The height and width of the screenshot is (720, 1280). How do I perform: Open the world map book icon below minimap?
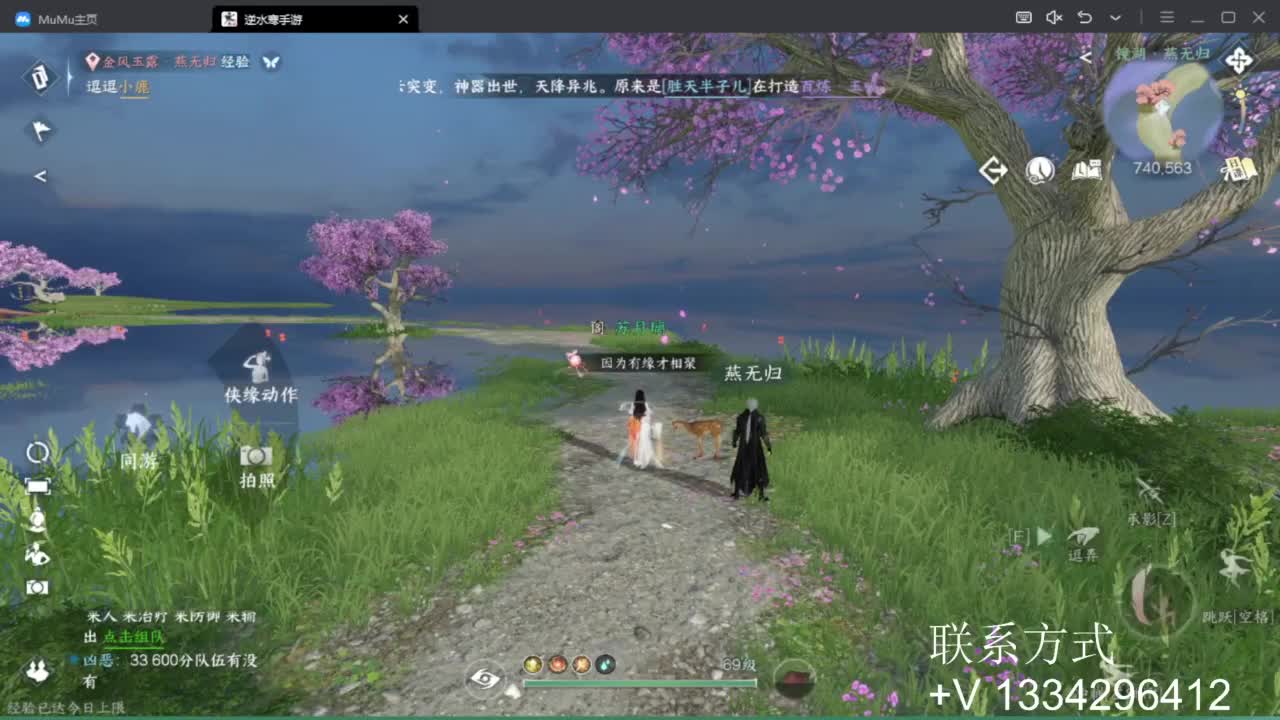[x=1088, y=170]
